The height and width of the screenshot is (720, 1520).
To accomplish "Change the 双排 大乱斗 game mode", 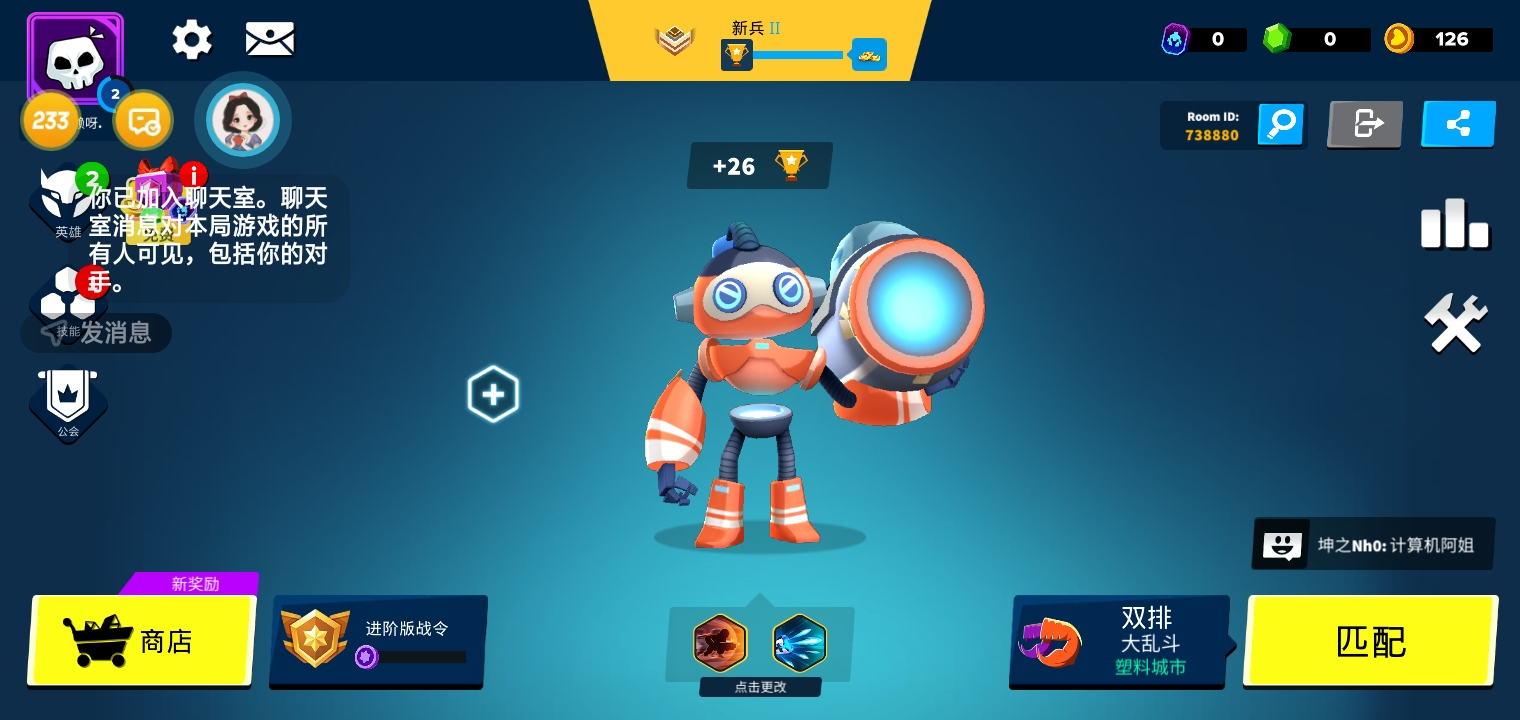I will click(1119, 641).
